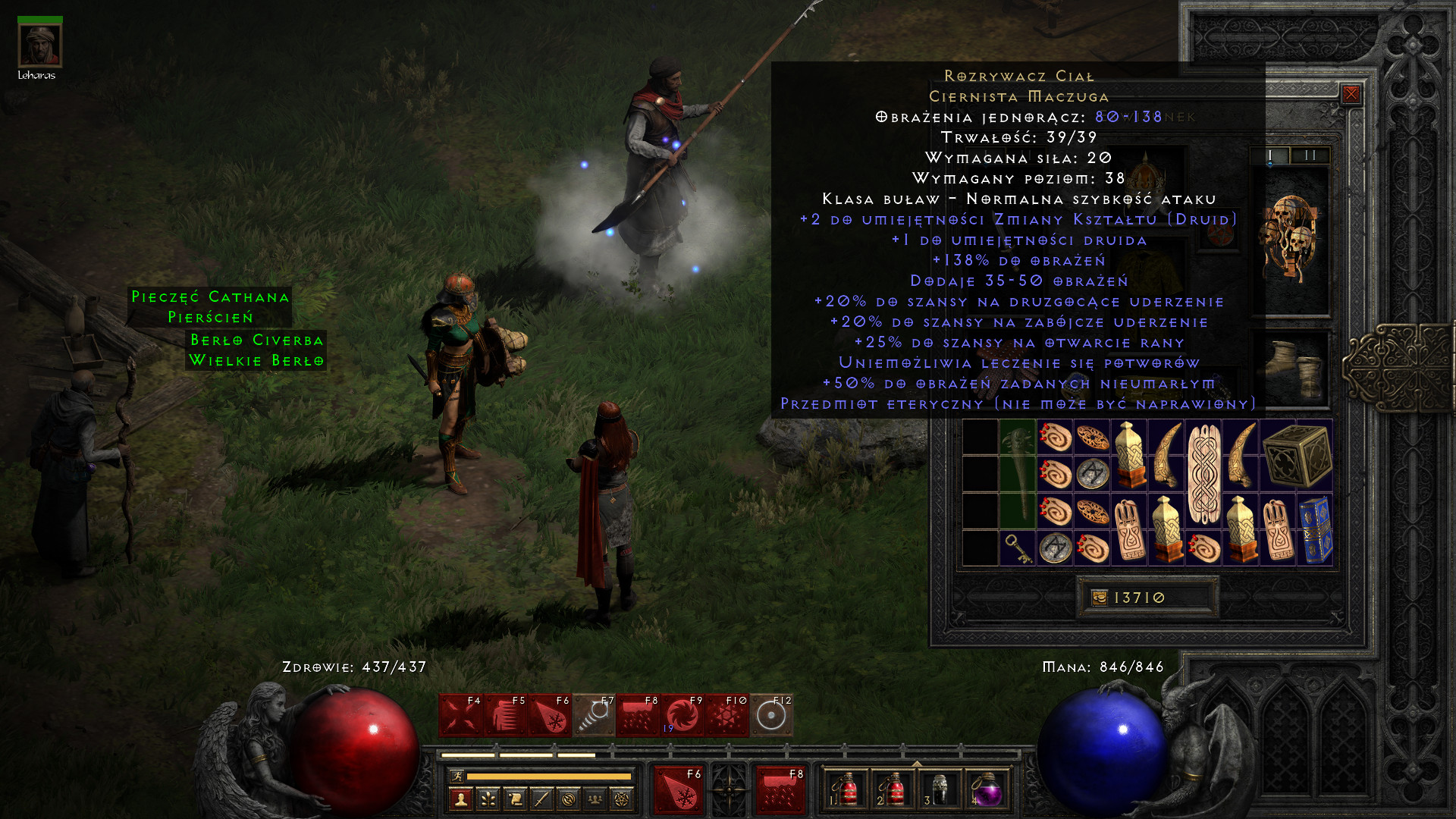Click the gold coin button beside 13710
Viewport: 1456px width, 819px height.
pyautogui.click(x=1099, y=598)
